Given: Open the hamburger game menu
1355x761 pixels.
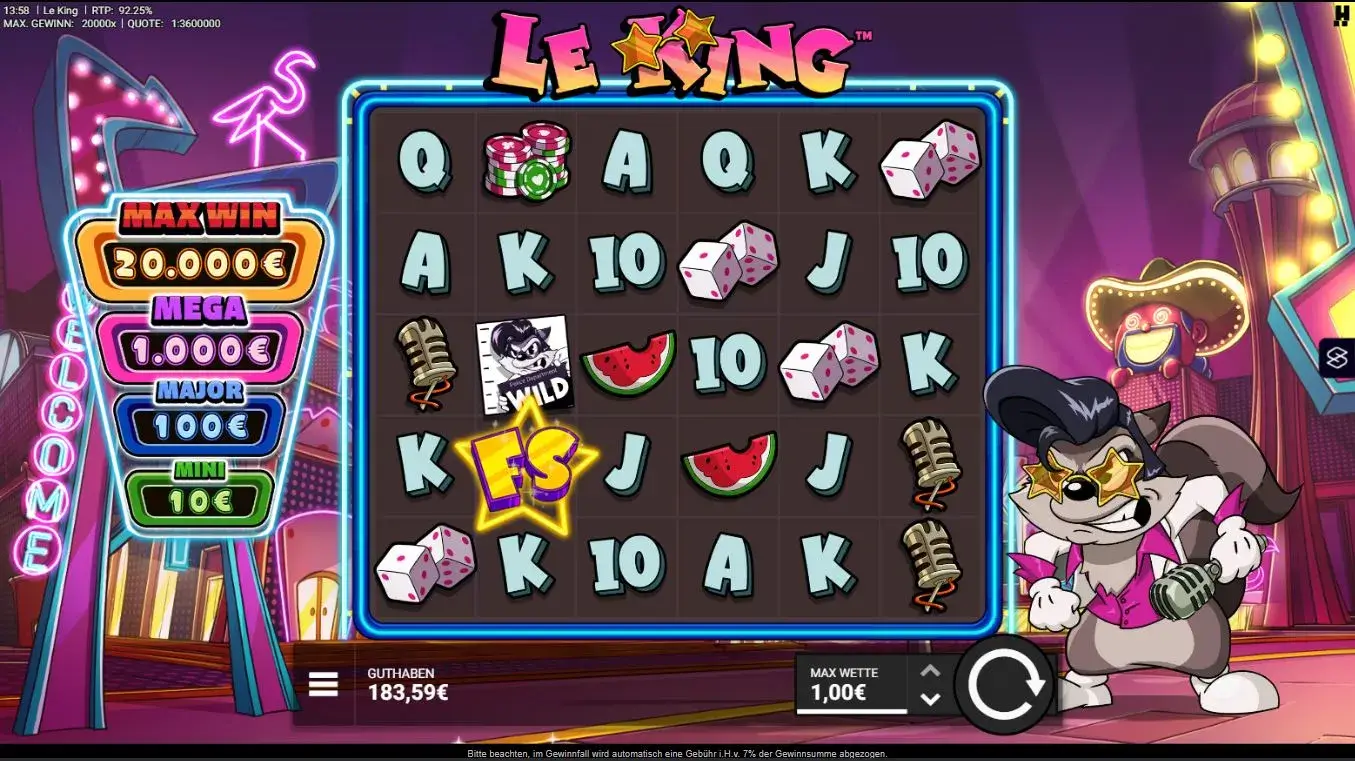Looking at the screenshot, I should point(322,684).
